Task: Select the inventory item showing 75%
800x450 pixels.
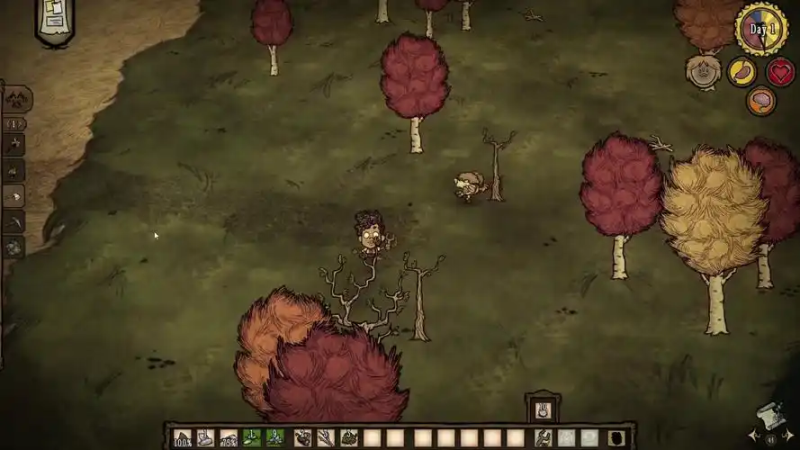Action: click(228, 437)
